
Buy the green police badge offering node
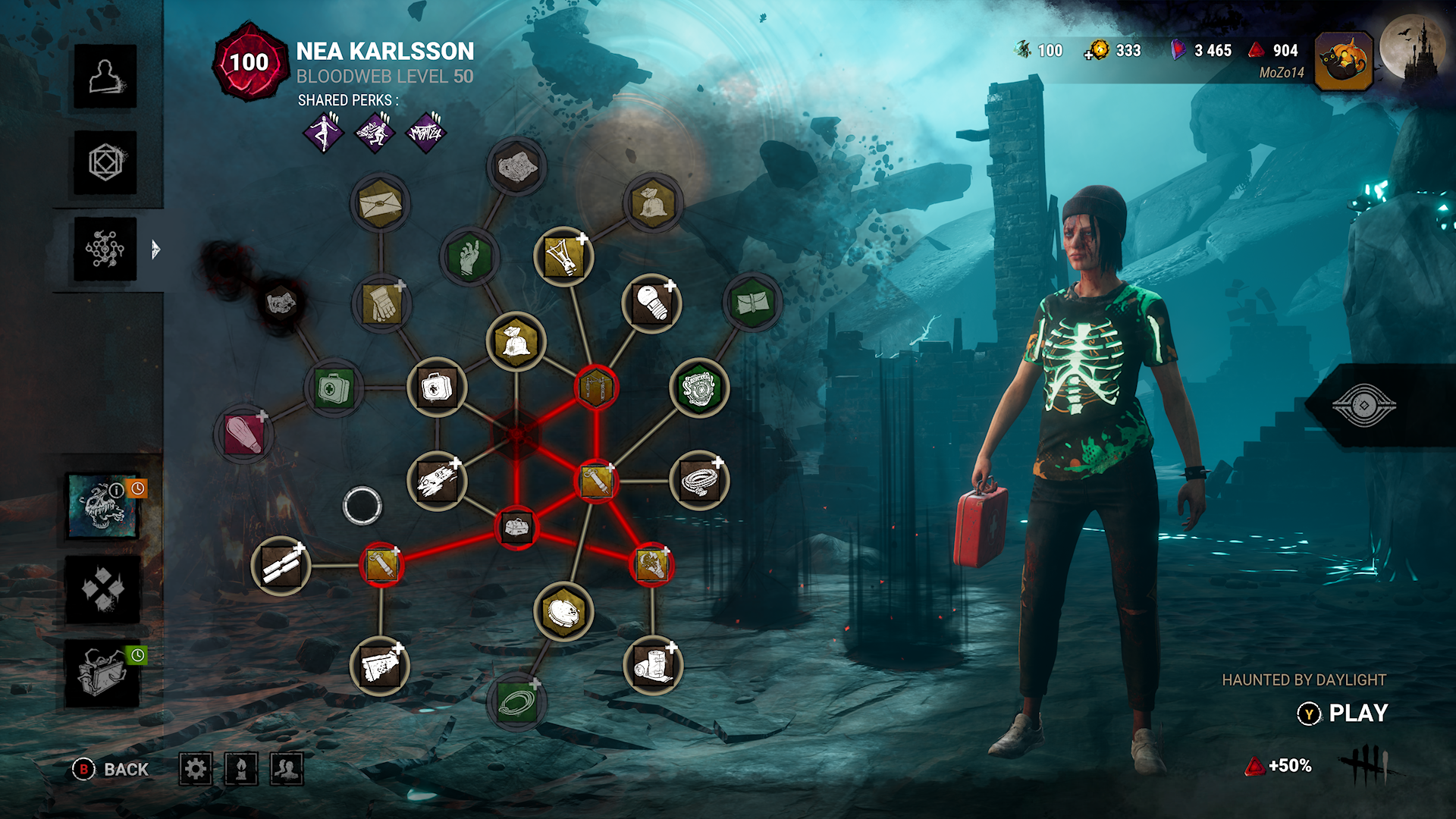(x=698, y=388)
